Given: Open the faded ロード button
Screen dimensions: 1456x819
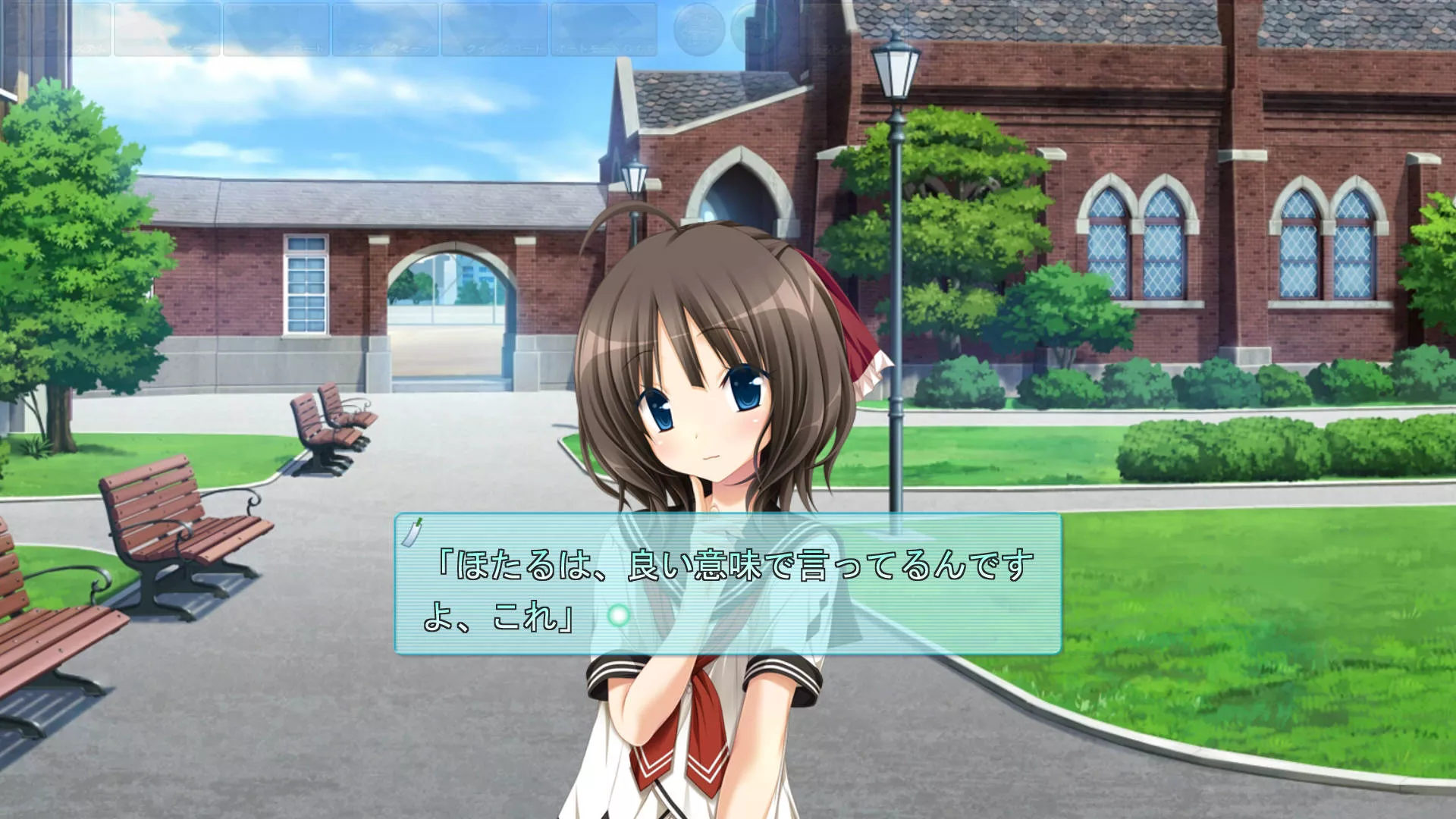Looking at the screenshot, I should pos(276,30).
